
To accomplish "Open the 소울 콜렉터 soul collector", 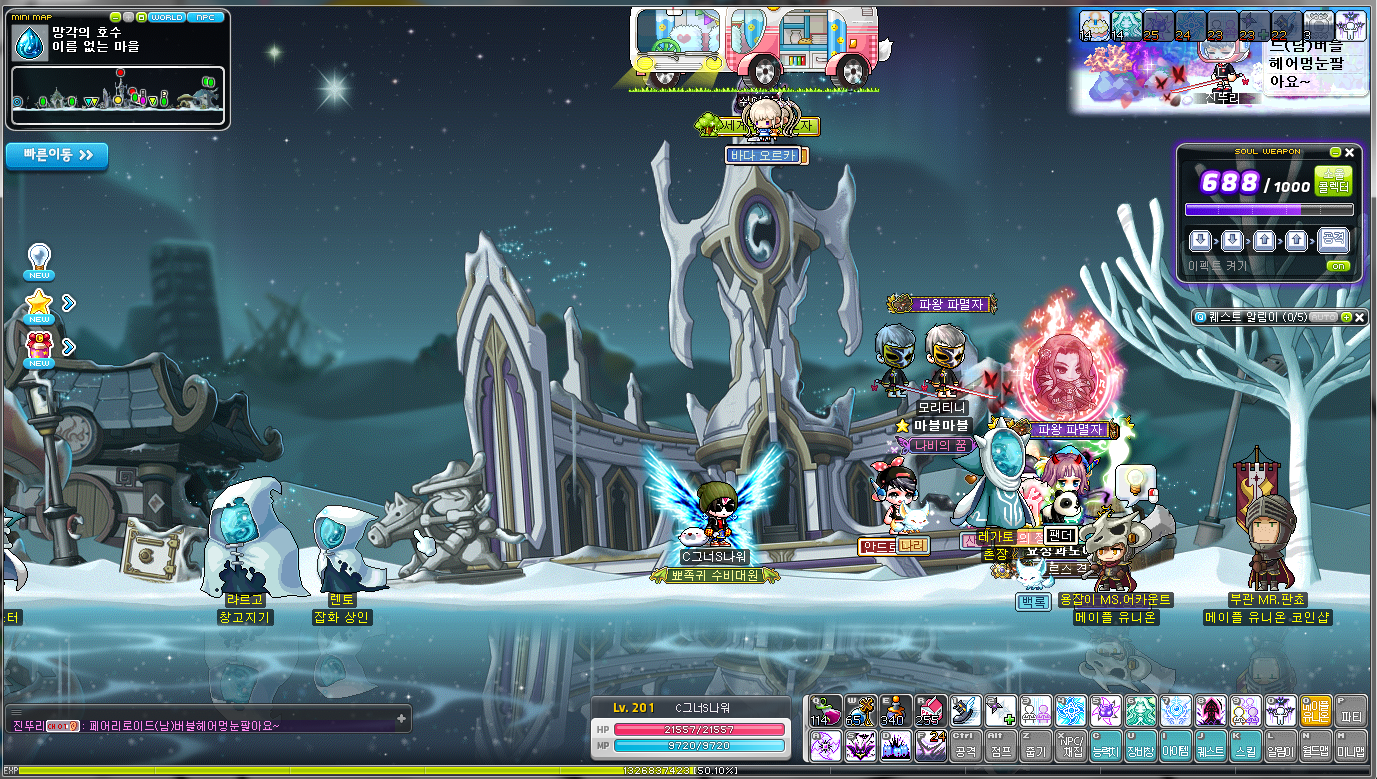I will point(1332,181).
